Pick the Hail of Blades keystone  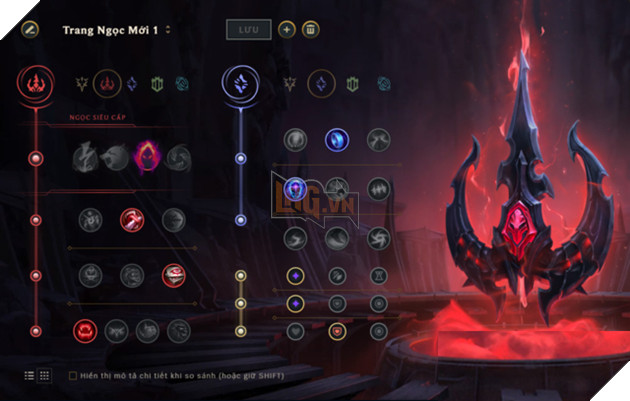(178, 157)
